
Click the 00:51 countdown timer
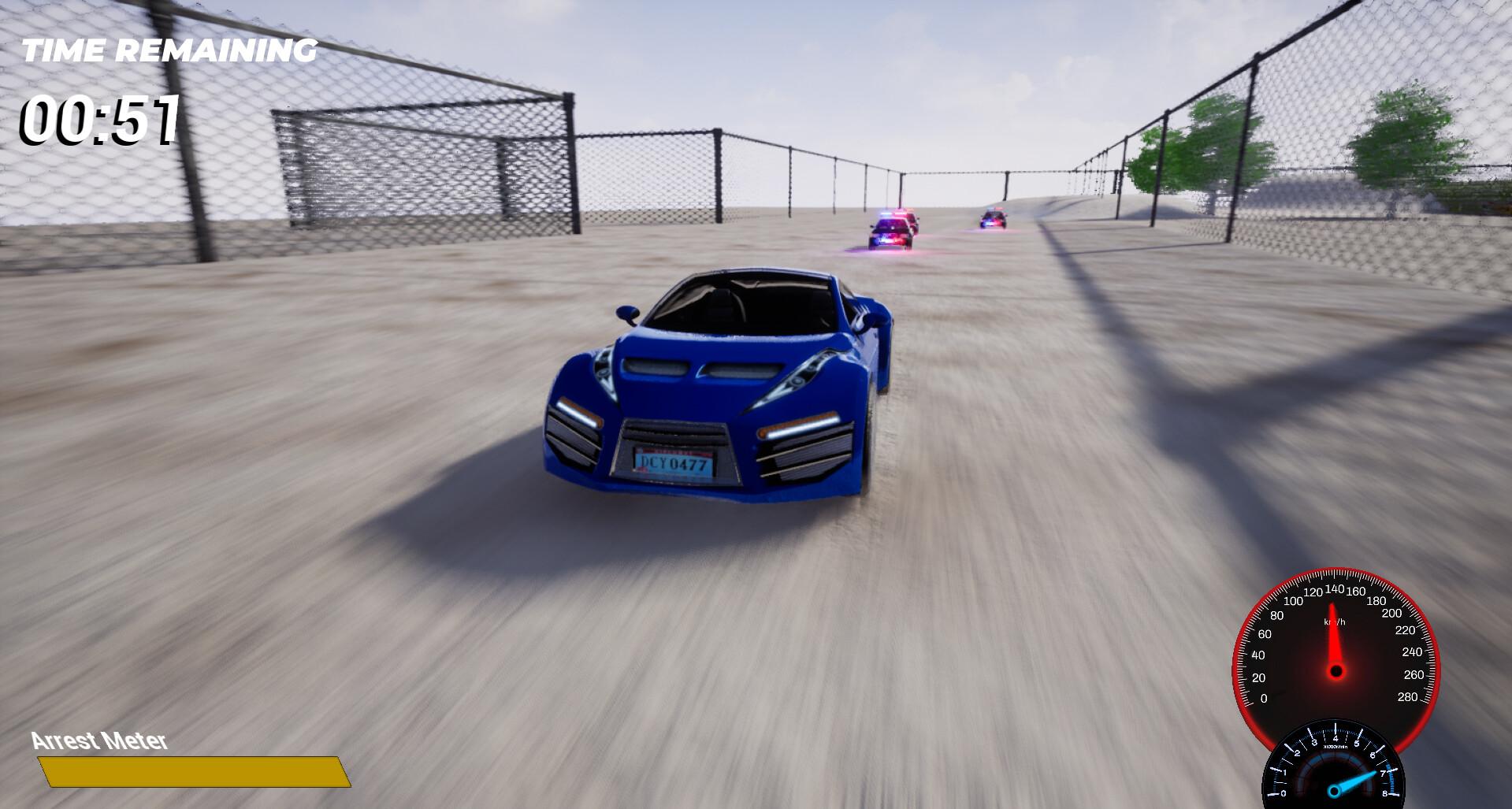98,120
